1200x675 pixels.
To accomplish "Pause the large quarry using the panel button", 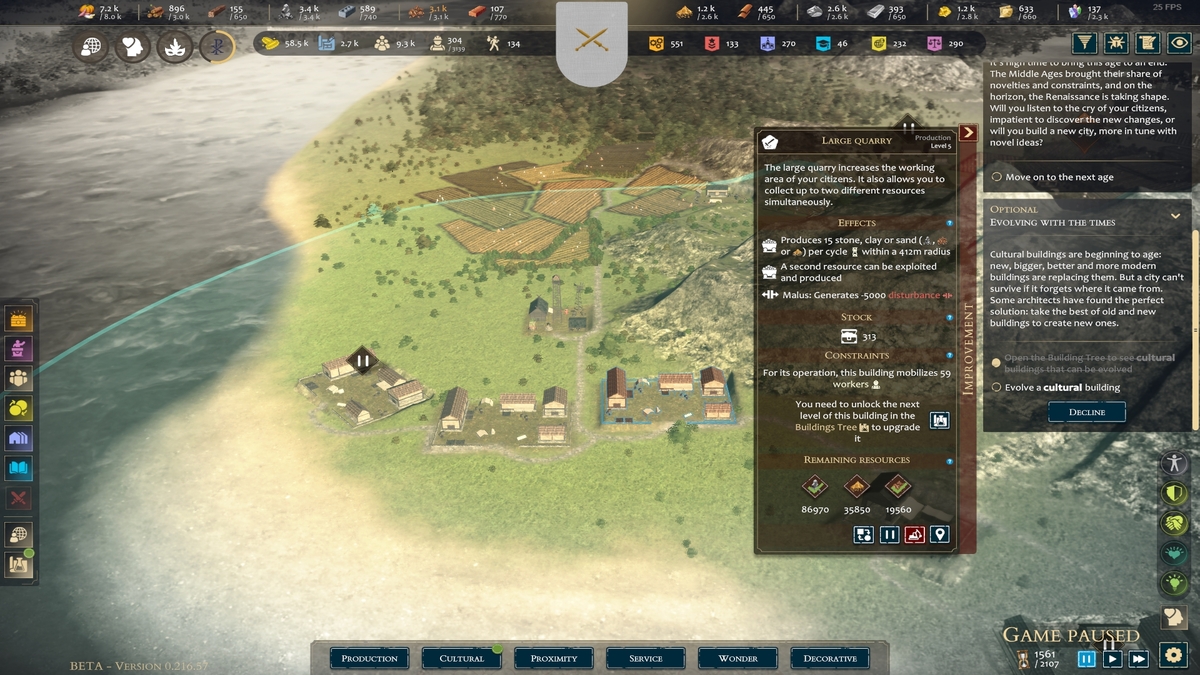I will (x=889, y=535).
